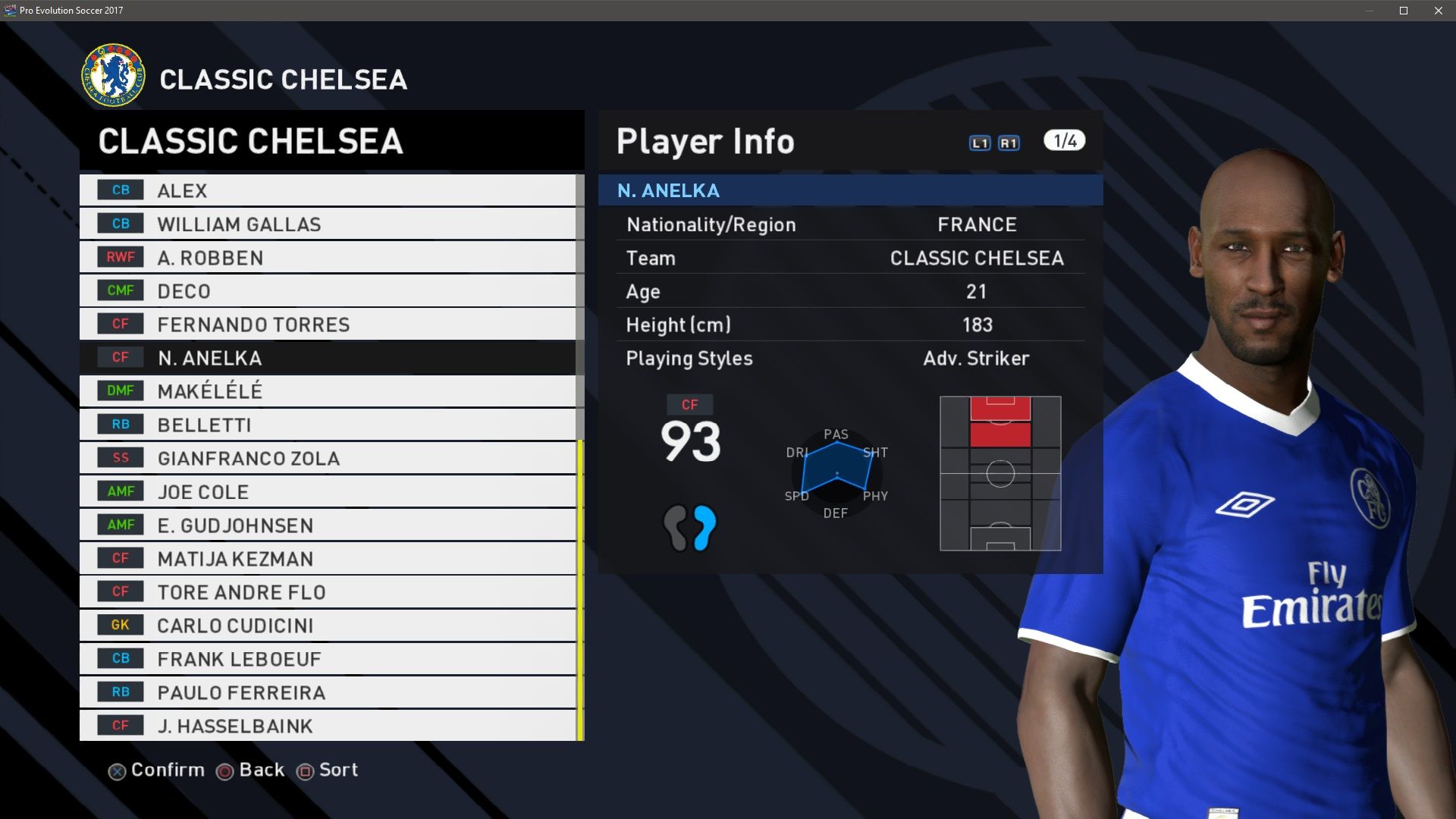Select Tore Andre Flo
The image size is (1456, 819).
[328, 591]
